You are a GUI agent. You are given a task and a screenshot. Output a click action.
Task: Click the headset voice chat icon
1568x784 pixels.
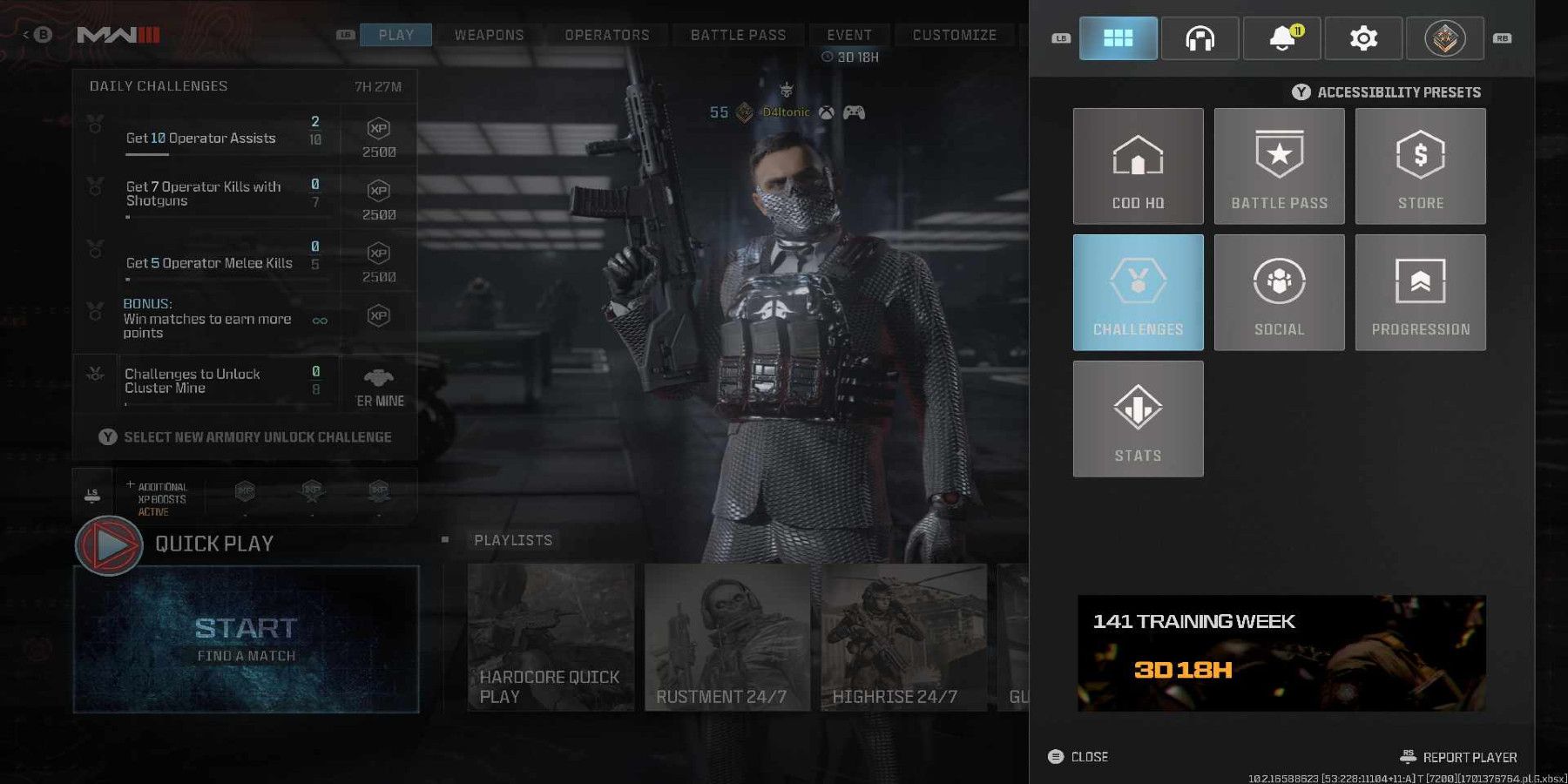(1200, 37)
